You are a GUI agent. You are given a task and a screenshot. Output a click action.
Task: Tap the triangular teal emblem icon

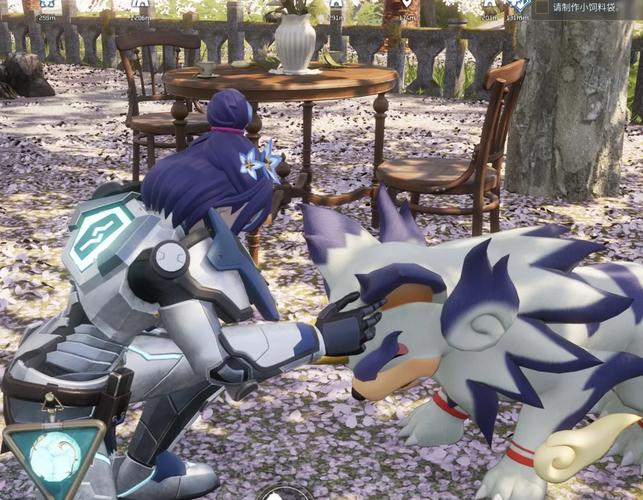[x=53, y=455]
